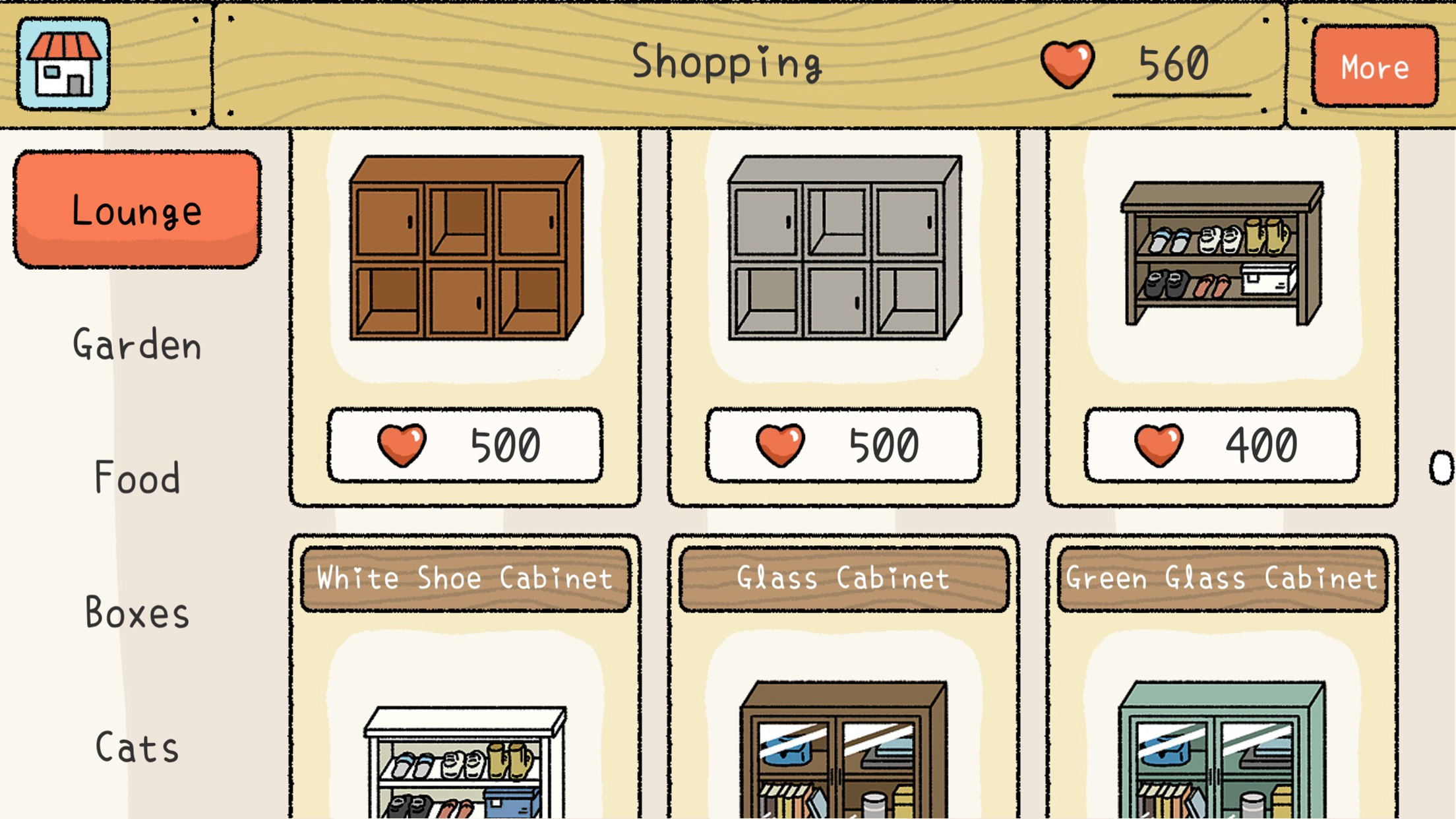The width and height of the screenshot is (1456, 819).
Task: Select the Boxes category
Action: click(137, 613)
